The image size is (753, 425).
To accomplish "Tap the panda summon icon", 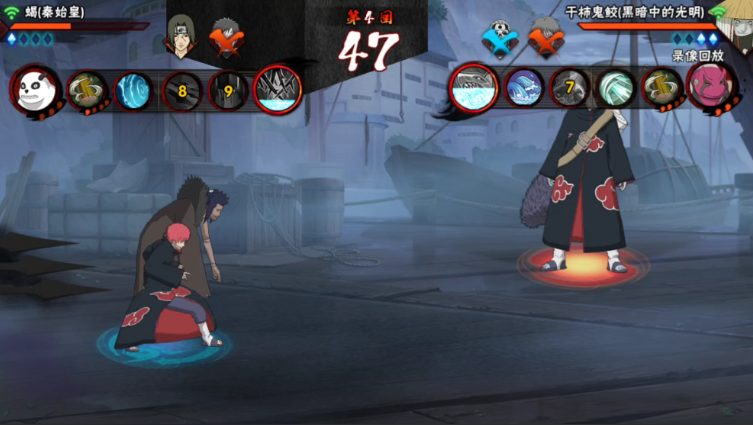I will coord(35,90).
